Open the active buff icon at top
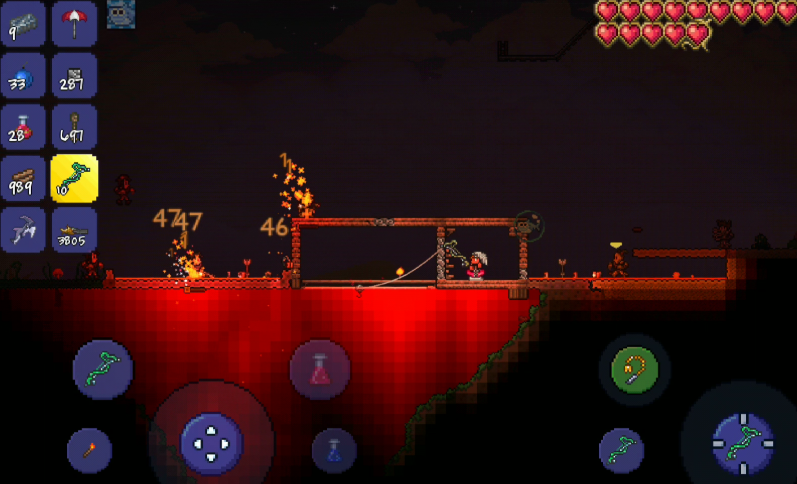Screen dimensions: 797x484 tap(121, 14)
